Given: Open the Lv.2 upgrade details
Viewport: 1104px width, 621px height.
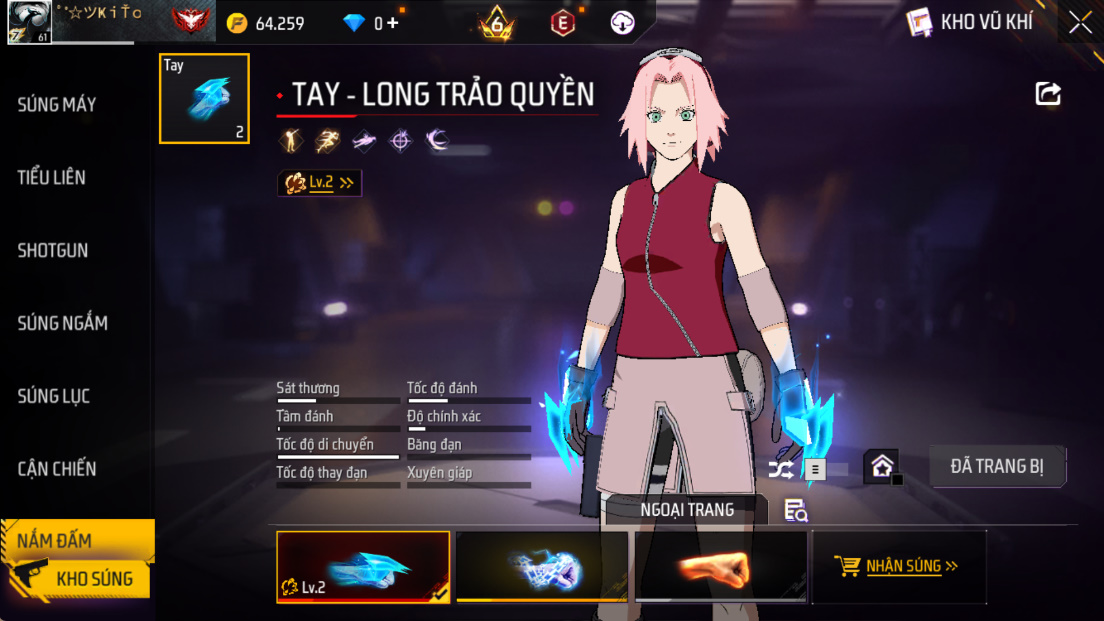Looking at the screenshot, I should (x=320, y=183).
